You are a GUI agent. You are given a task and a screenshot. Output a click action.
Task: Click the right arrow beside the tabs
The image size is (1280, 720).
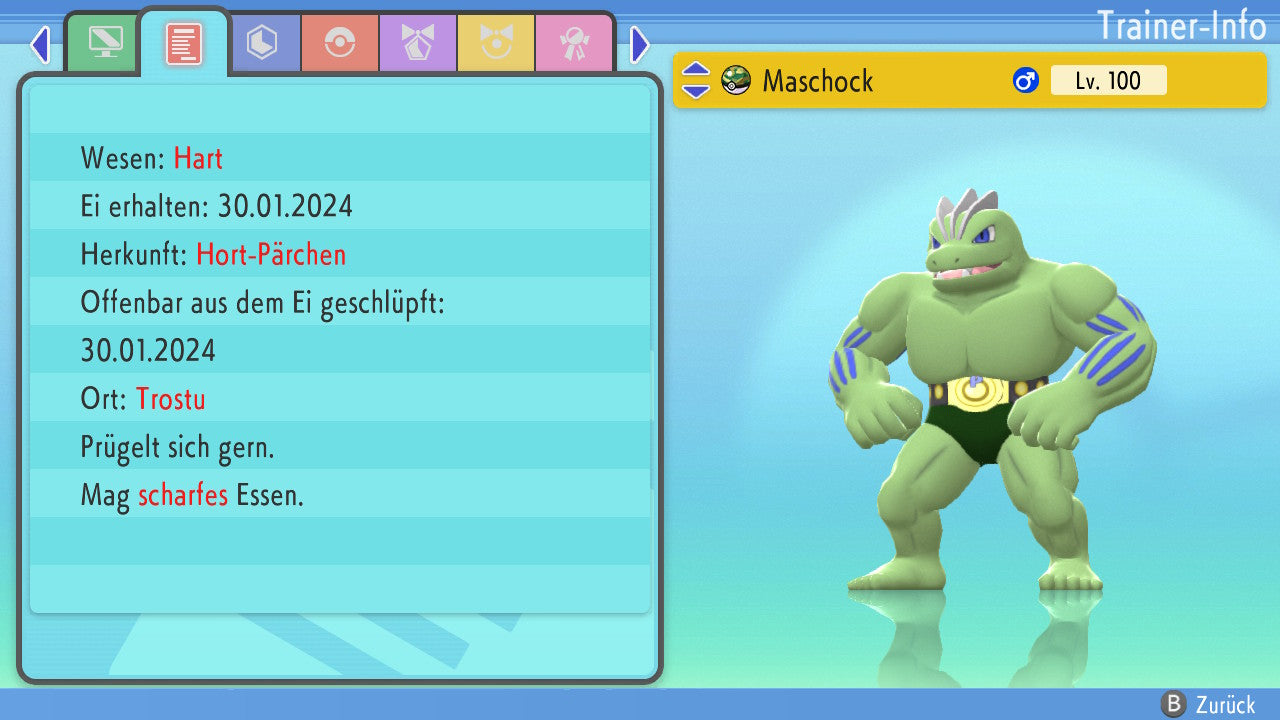(x=640, y=44)
